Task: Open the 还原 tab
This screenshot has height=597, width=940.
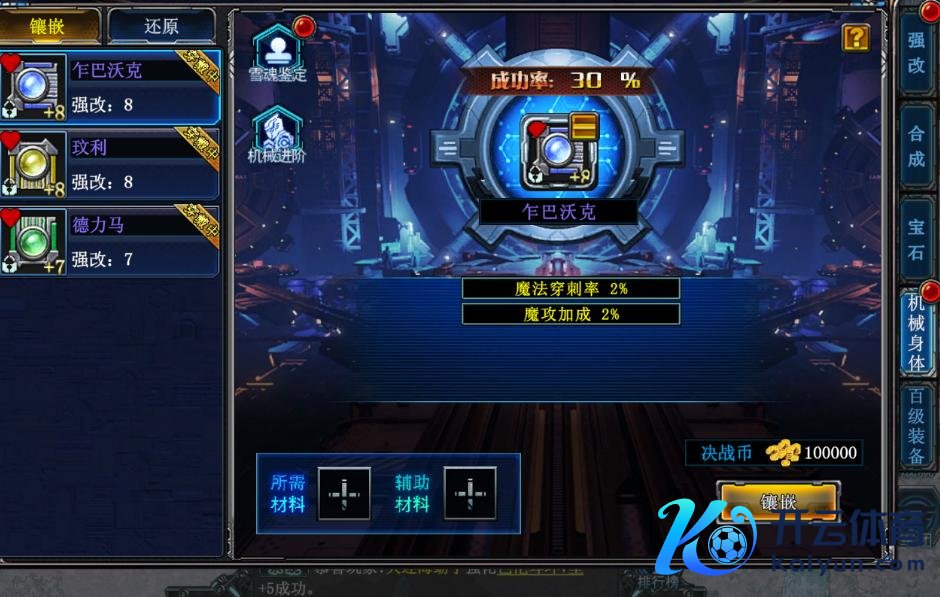Action: pyautogui.click(x=161, y=27)
